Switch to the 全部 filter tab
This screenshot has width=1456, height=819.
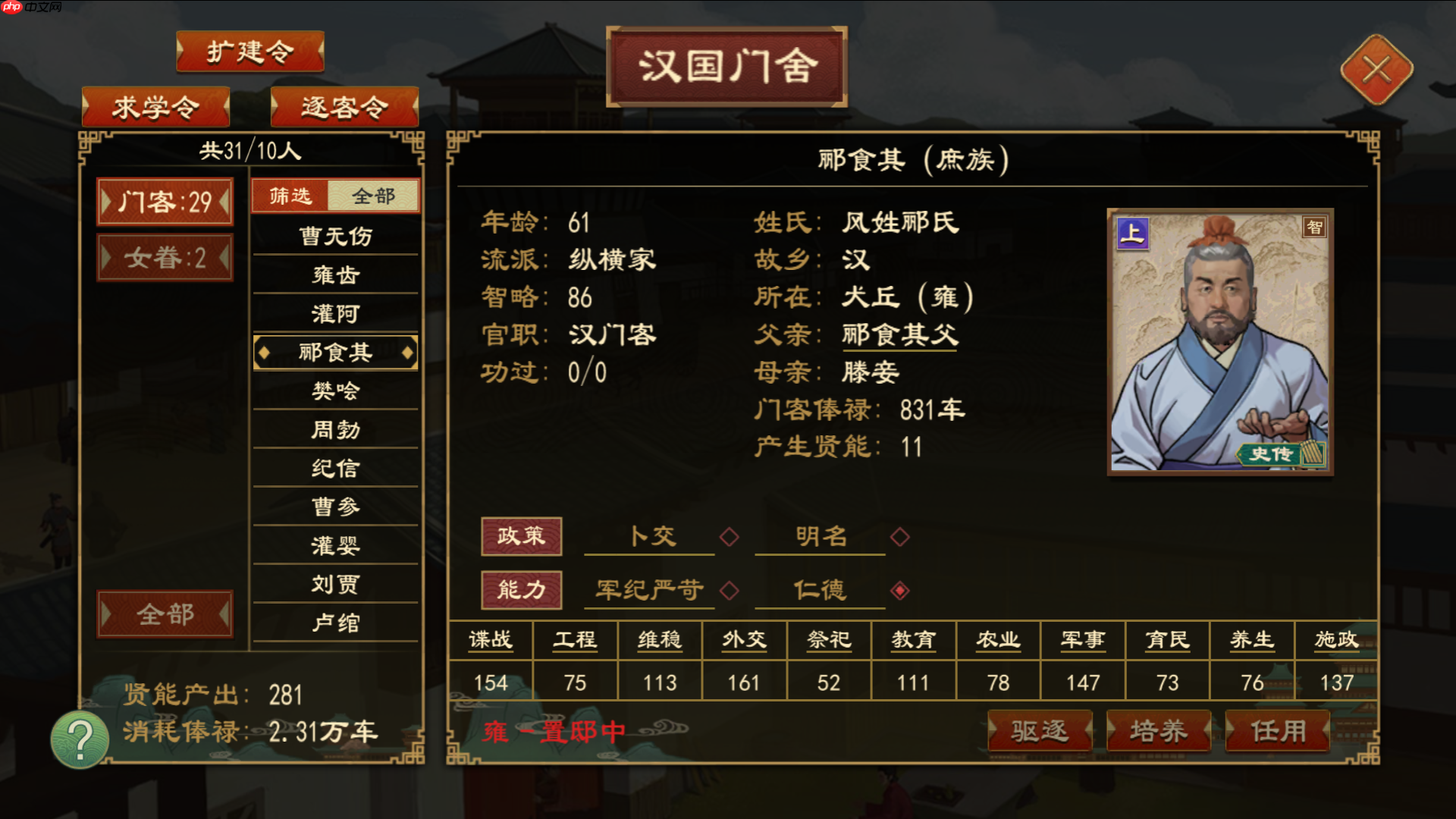pos(373,195)
